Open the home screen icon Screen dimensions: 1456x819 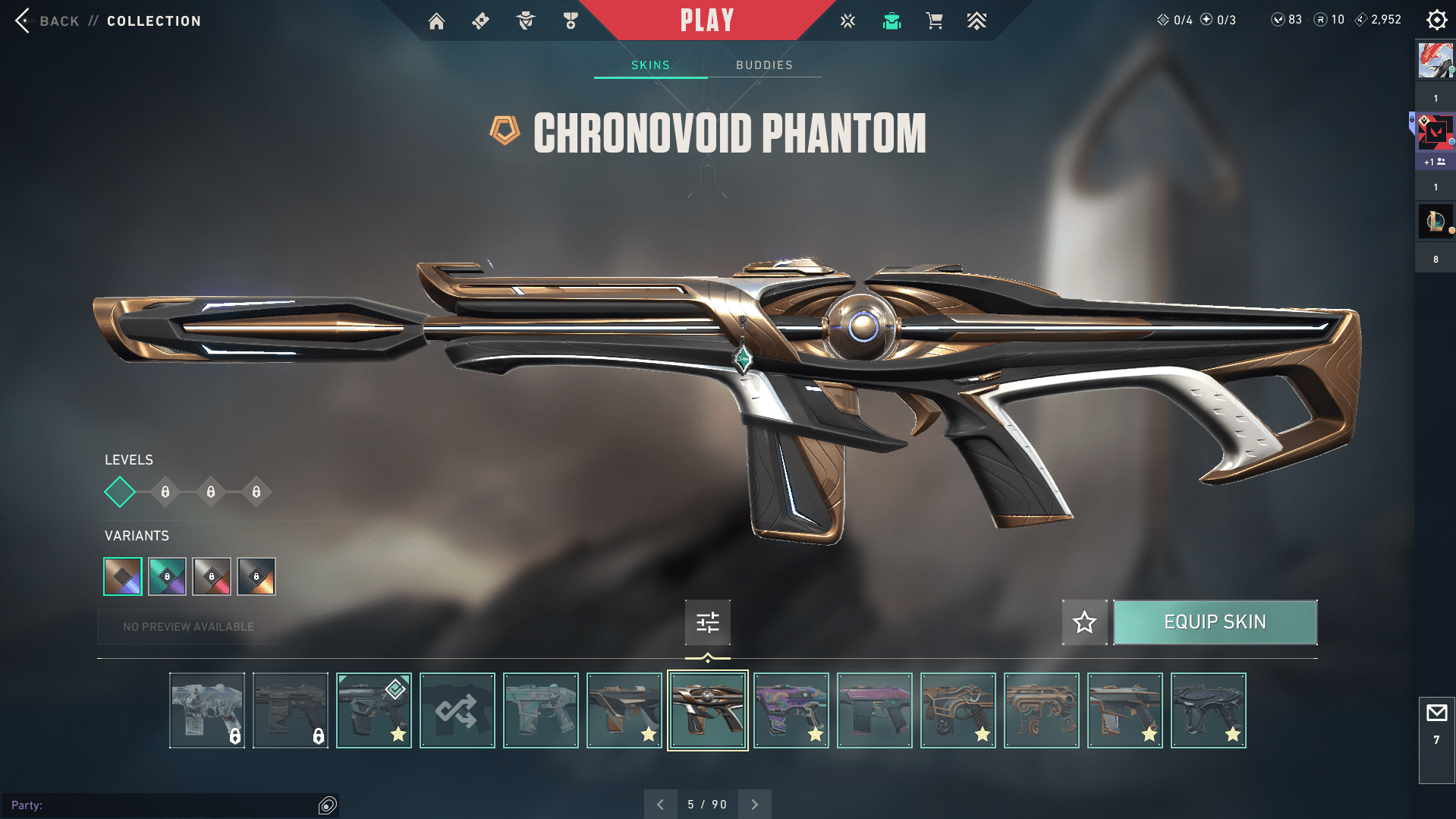(436, 21)
